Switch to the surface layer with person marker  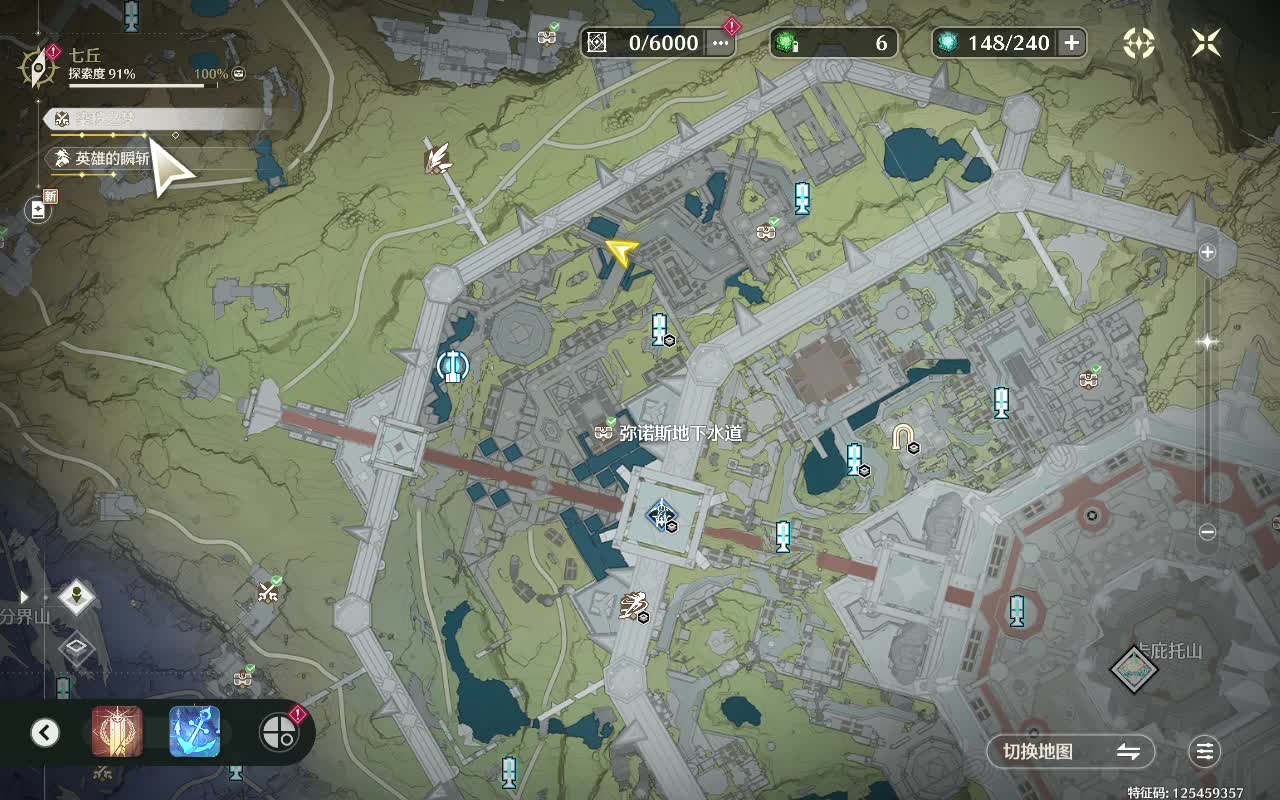pyautogui.click(x=77, y=598)
